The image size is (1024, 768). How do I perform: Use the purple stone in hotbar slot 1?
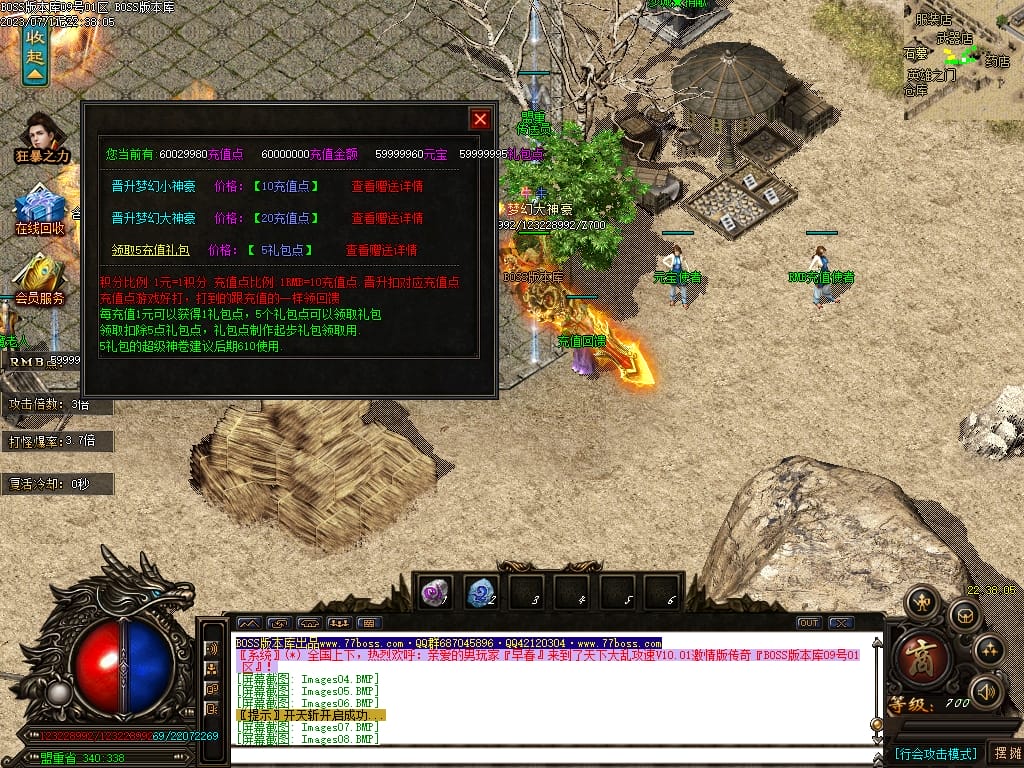(435, 592)
